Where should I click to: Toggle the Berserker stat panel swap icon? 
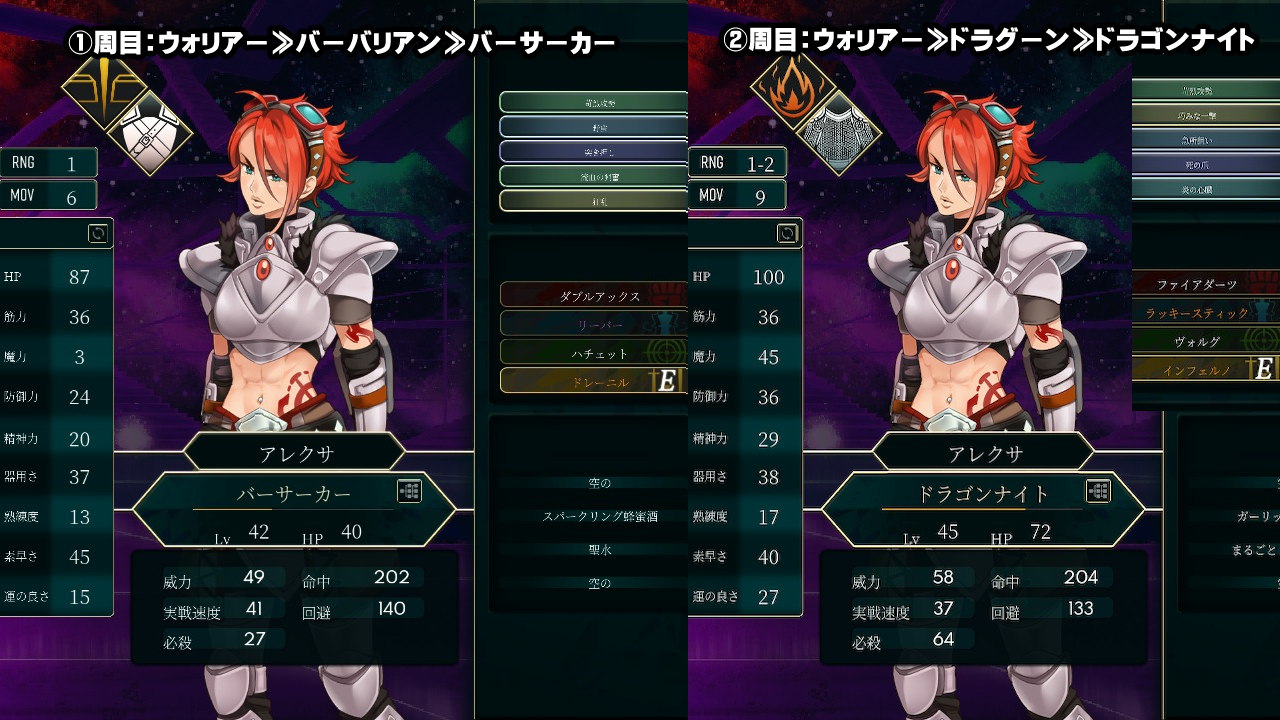click(98, 233)
